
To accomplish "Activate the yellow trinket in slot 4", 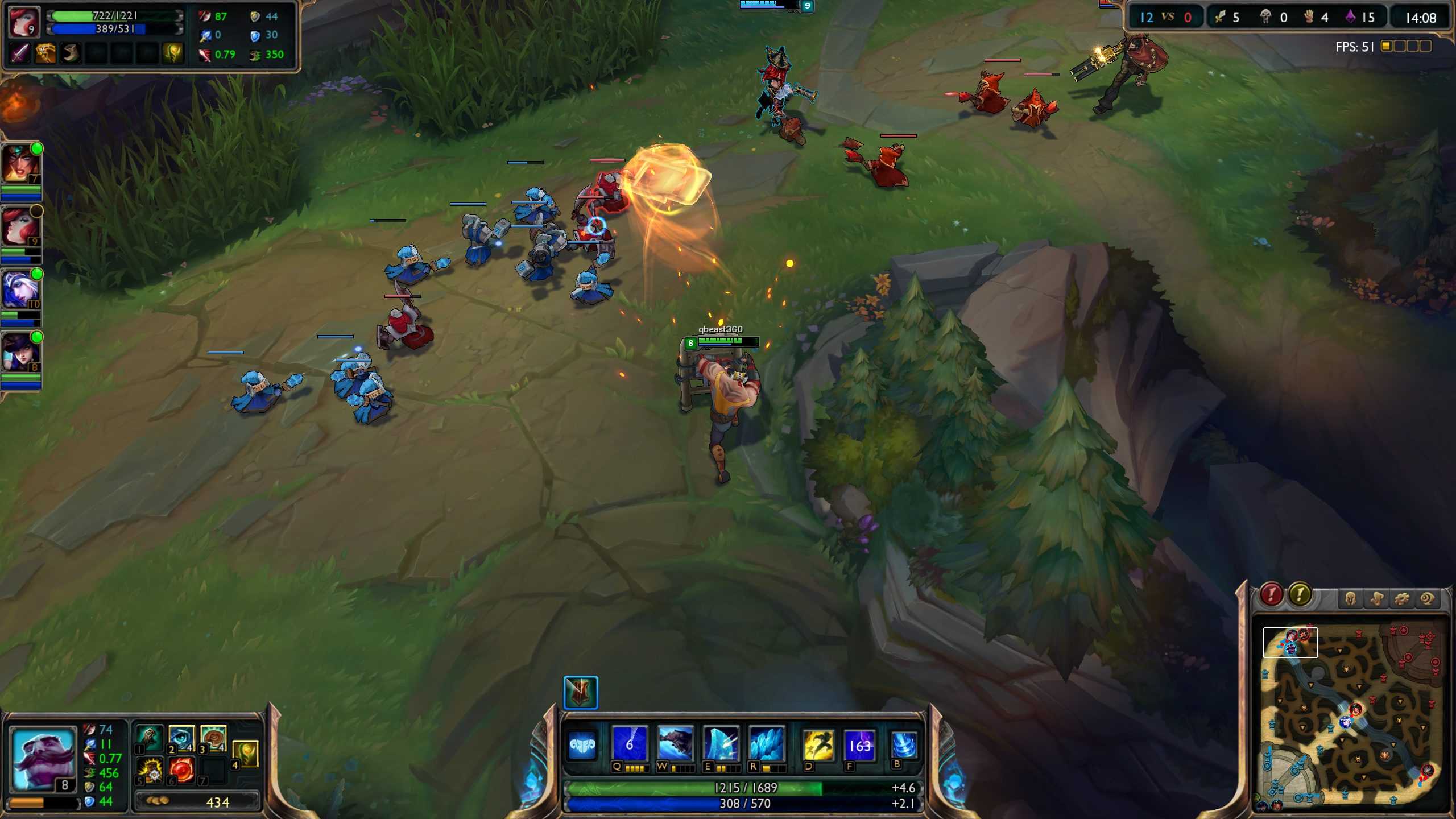I will click(246, 754).
